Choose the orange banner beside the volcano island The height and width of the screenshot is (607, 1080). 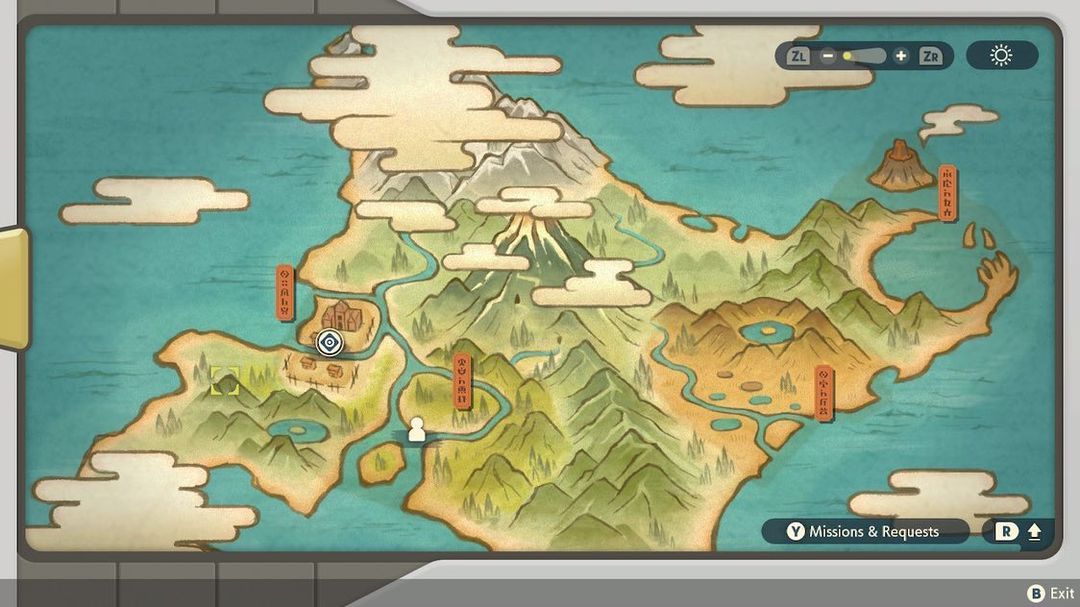947,193
